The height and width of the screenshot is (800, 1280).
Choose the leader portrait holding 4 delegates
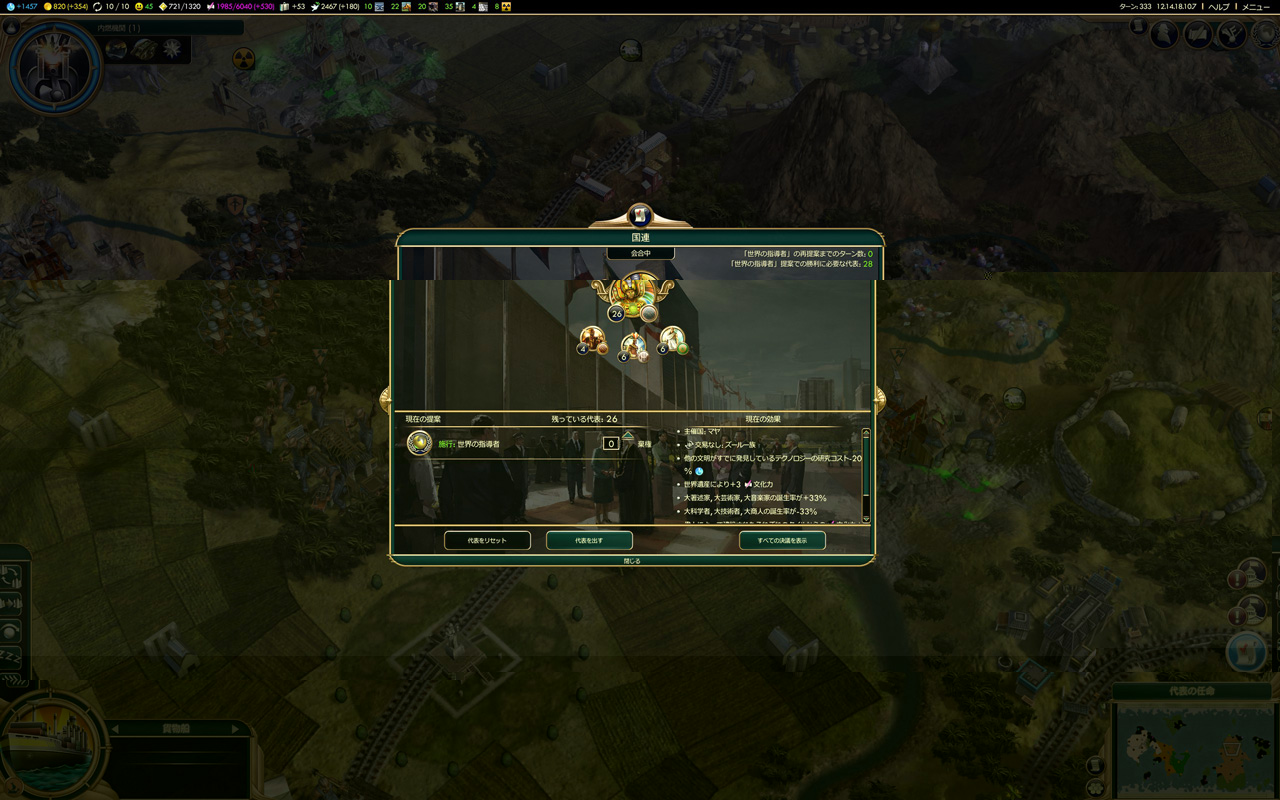coord(592,339)
